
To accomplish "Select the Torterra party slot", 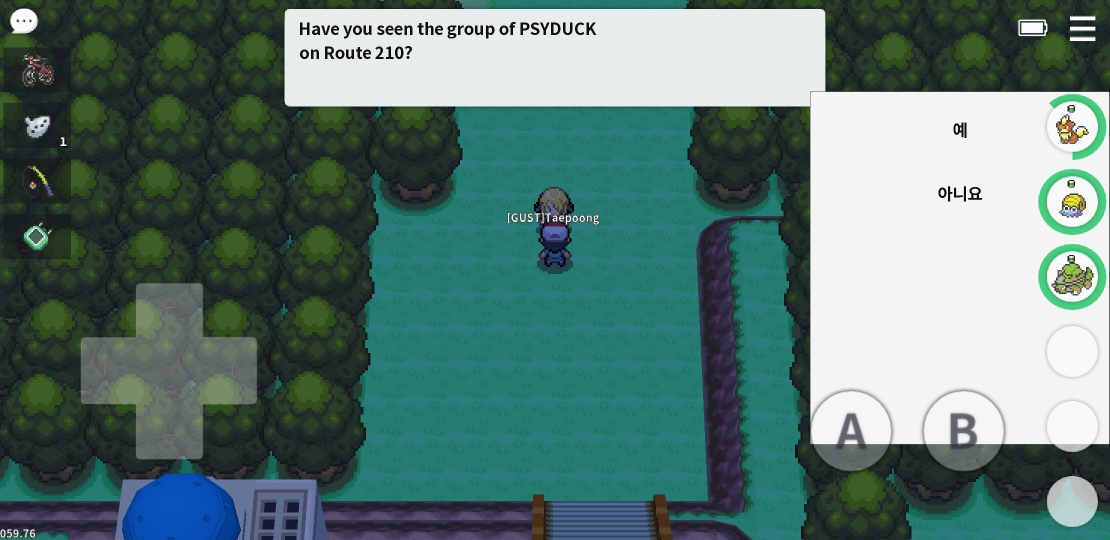I will coord(1073,277).
